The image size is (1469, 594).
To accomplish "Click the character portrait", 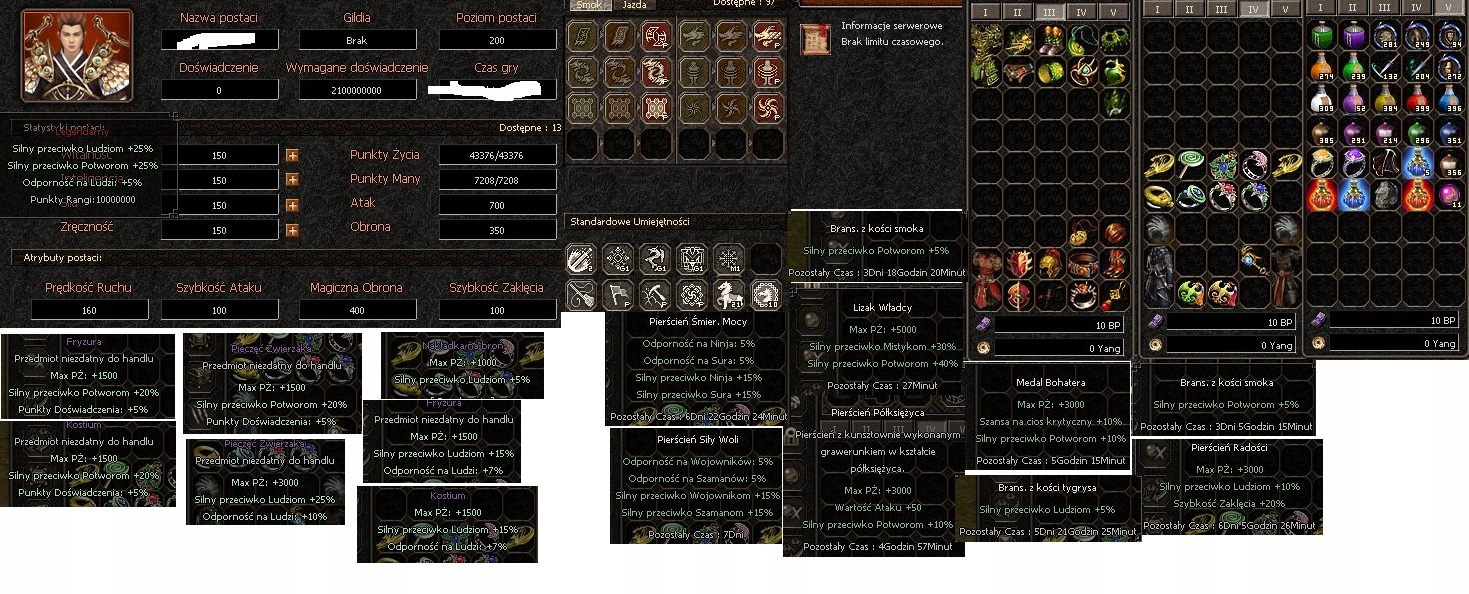I will click(77, 55).
